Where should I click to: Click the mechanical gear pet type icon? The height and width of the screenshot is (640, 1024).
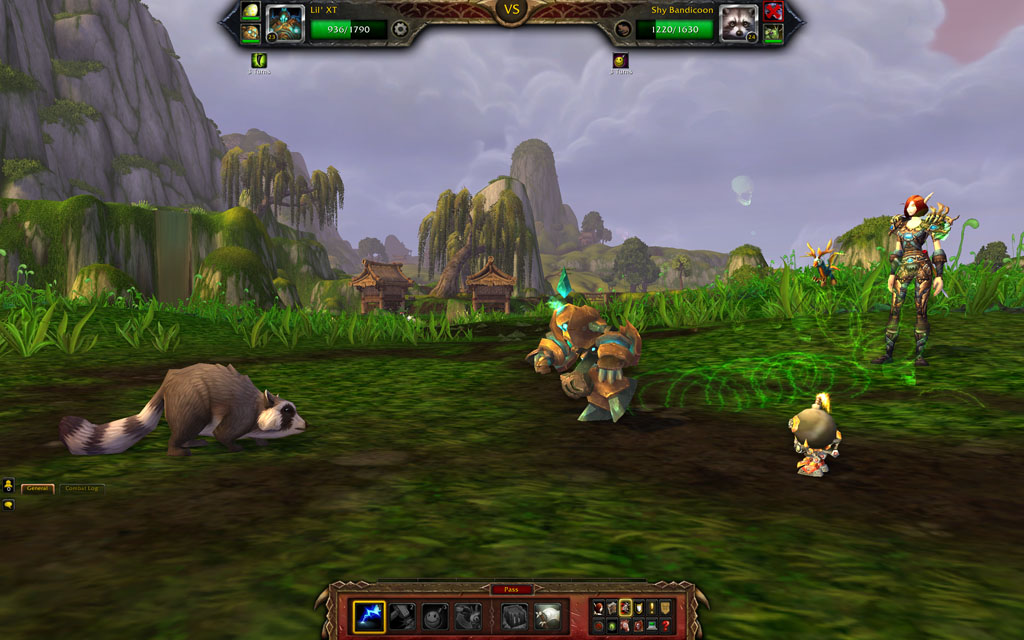[400, 29]
